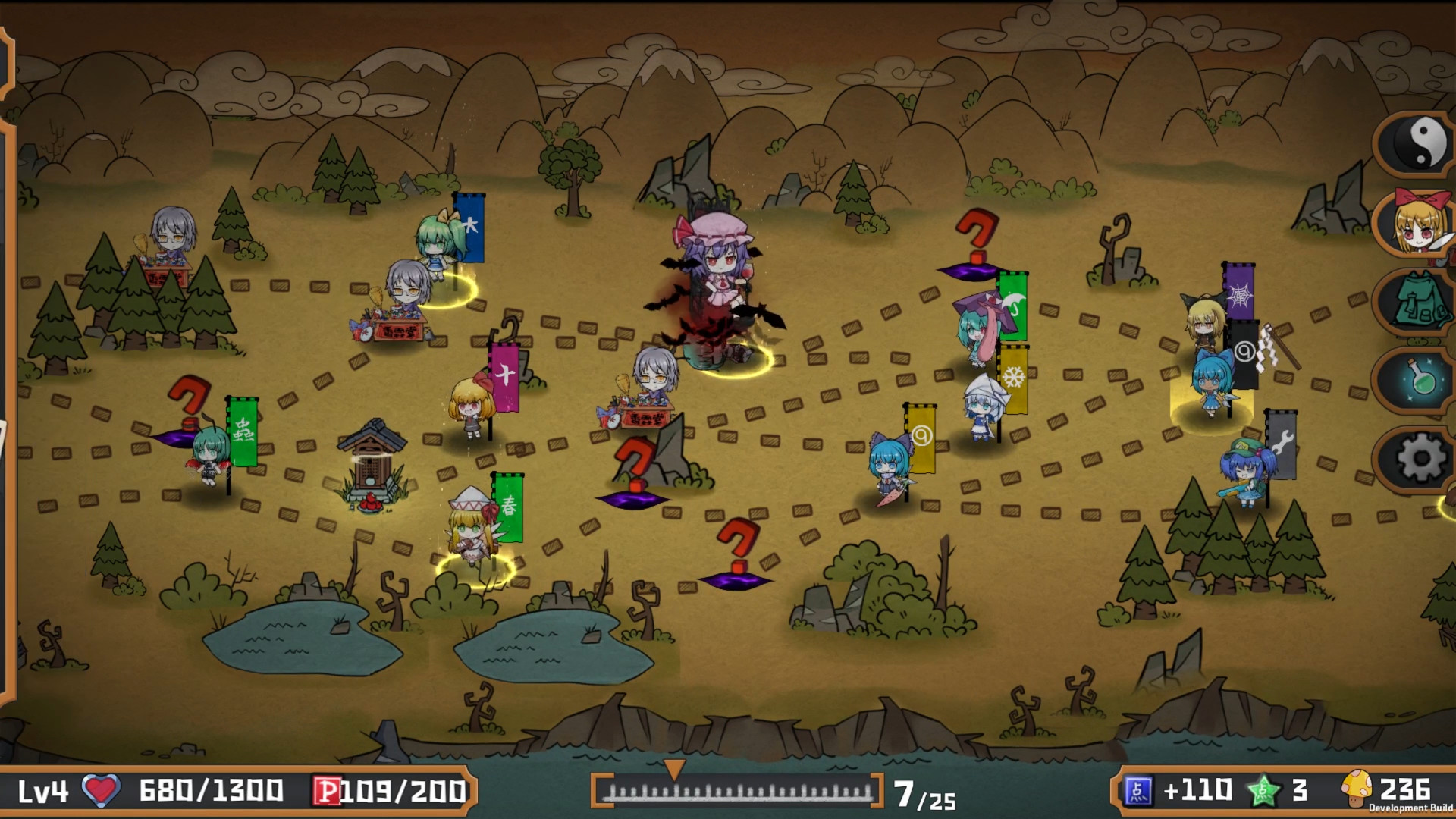The image size is (1456, 819).
Task: Click the 点 +110 score icon
Action: pyautogui.click(x=1137, y=789)
